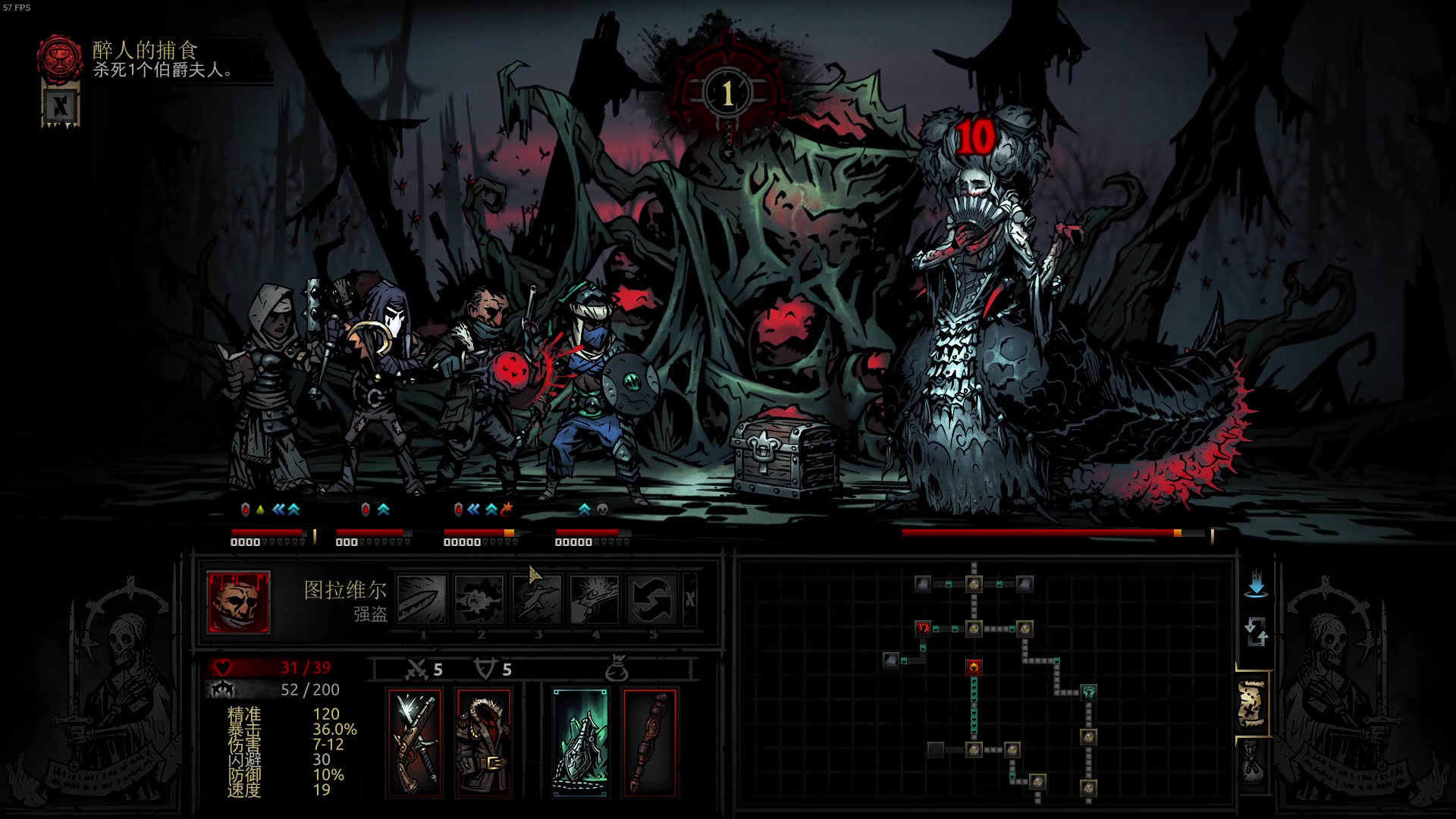Click the blue descending arrow icon
The height and width of the screenshot is (819, 1456).
1256,583
